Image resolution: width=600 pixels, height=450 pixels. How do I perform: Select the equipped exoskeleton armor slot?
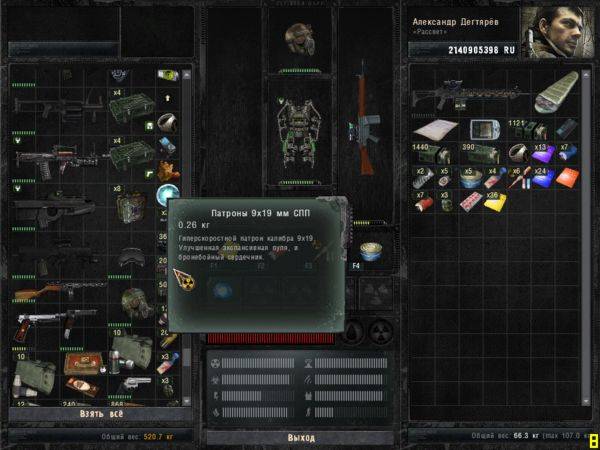tap(298, 129)
